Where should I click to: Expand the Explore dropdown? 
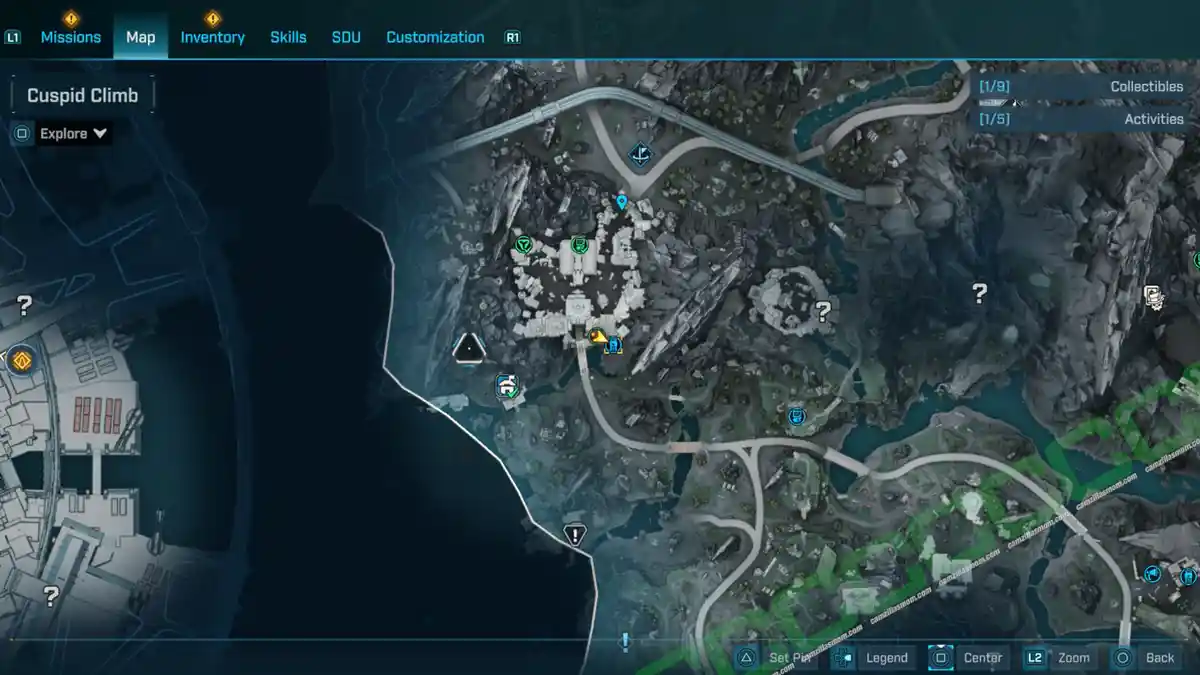click(x=74, y=133)
